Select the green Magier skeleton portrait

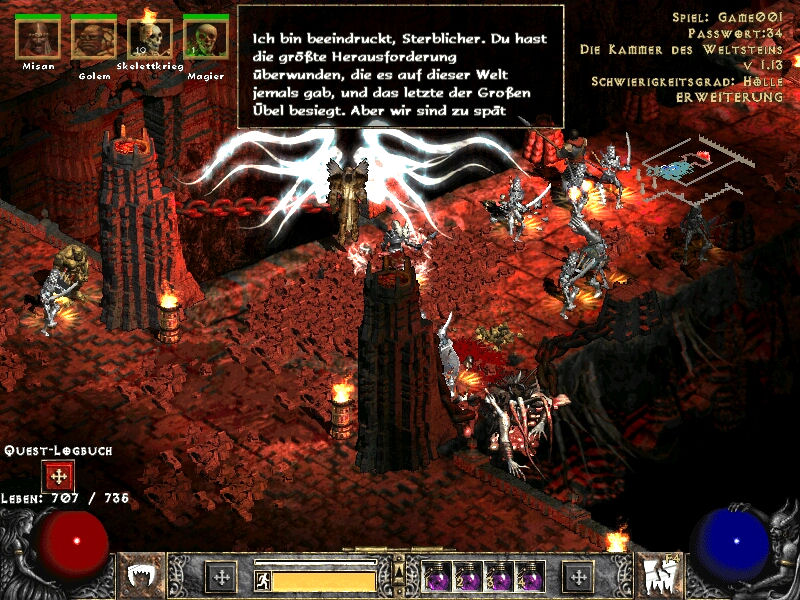pos(205,38)
